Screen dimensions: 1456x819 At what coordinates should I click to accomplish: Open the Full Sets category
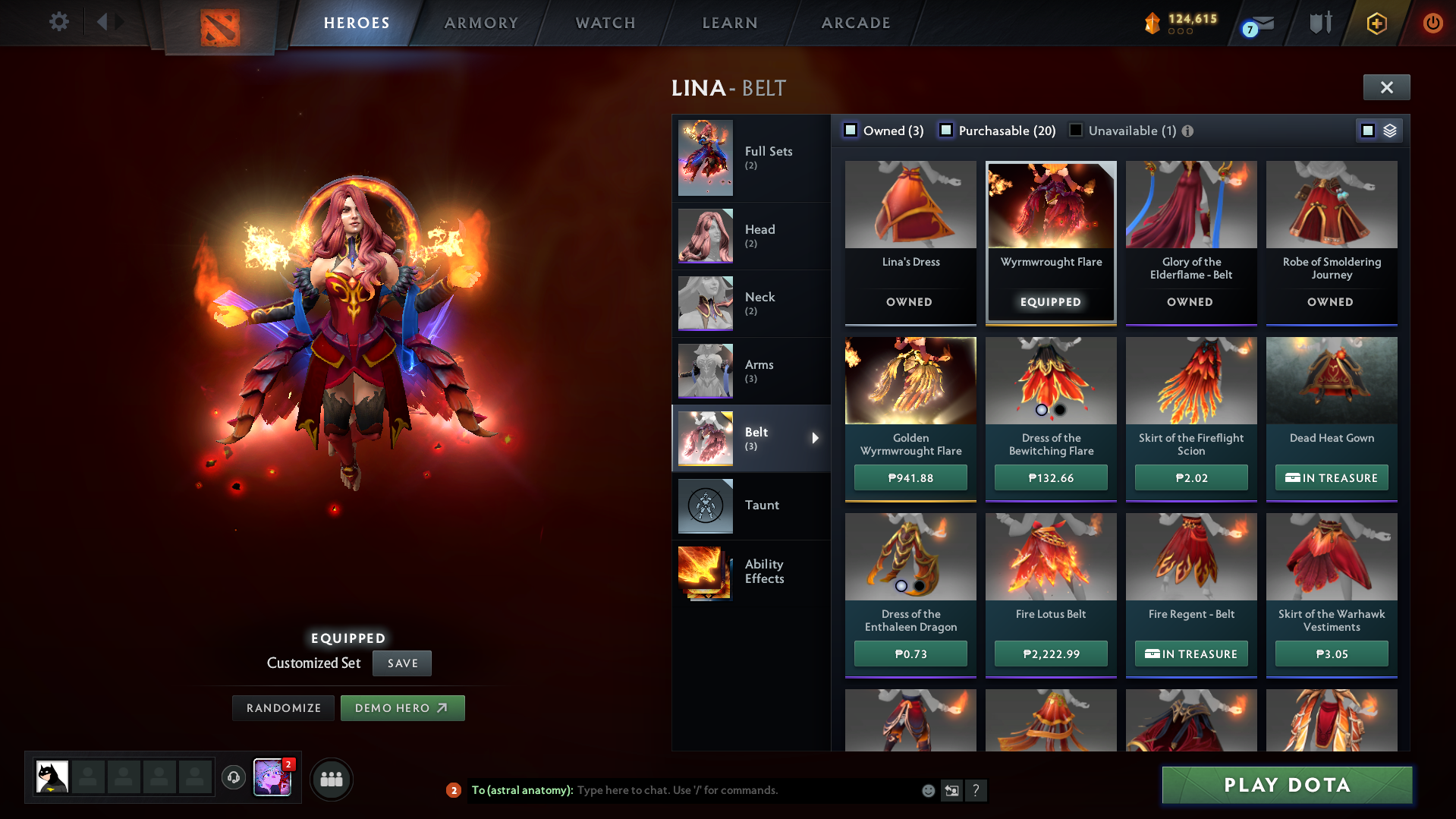[x=751, y=158]
